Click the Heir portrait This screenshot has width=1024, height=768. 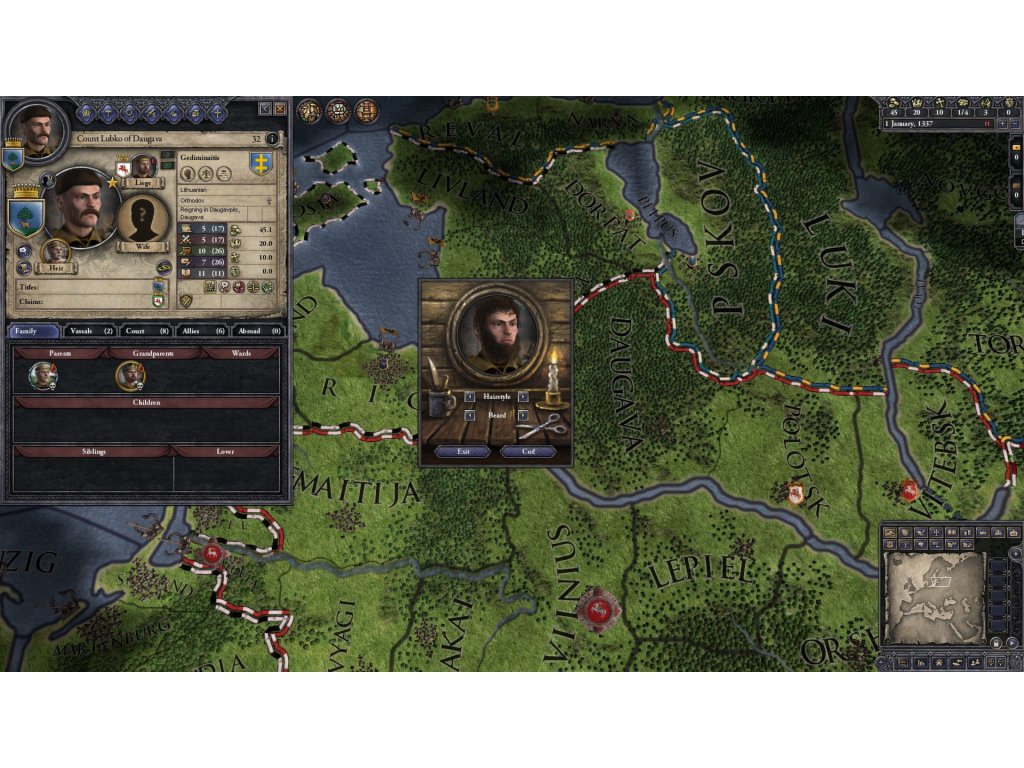click(x=57, y=252)
